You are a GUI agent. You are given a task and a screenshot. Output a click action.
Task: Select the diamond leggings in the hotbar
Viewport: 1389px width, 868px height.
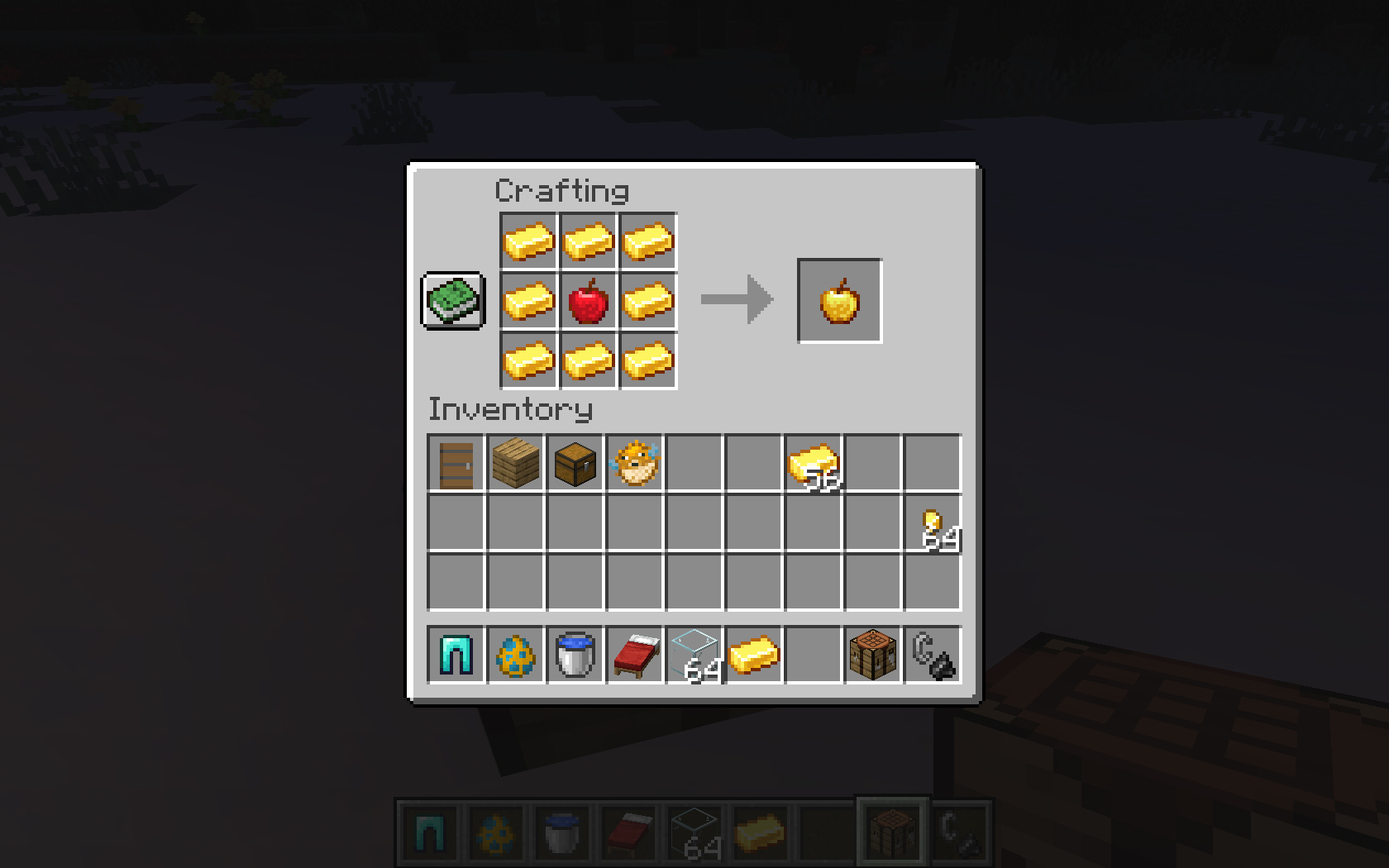point(456,655)
